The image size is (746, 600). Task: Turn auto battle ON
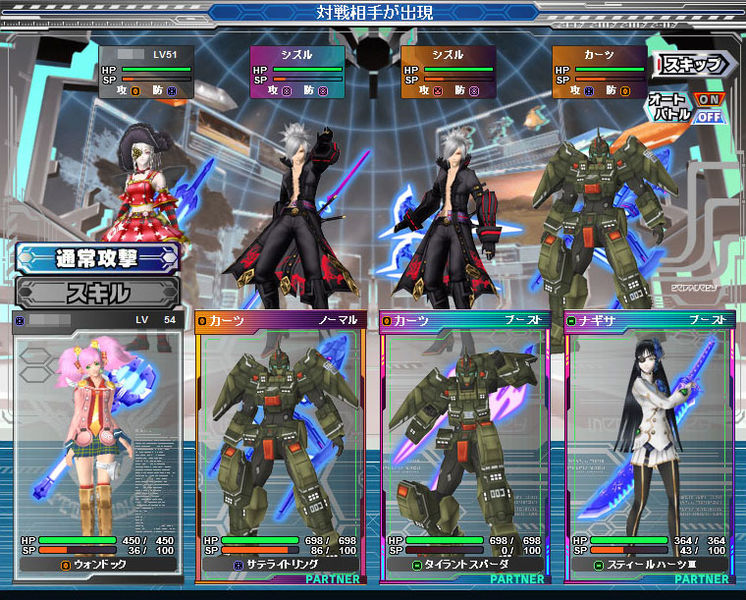(x=708, y=99)
